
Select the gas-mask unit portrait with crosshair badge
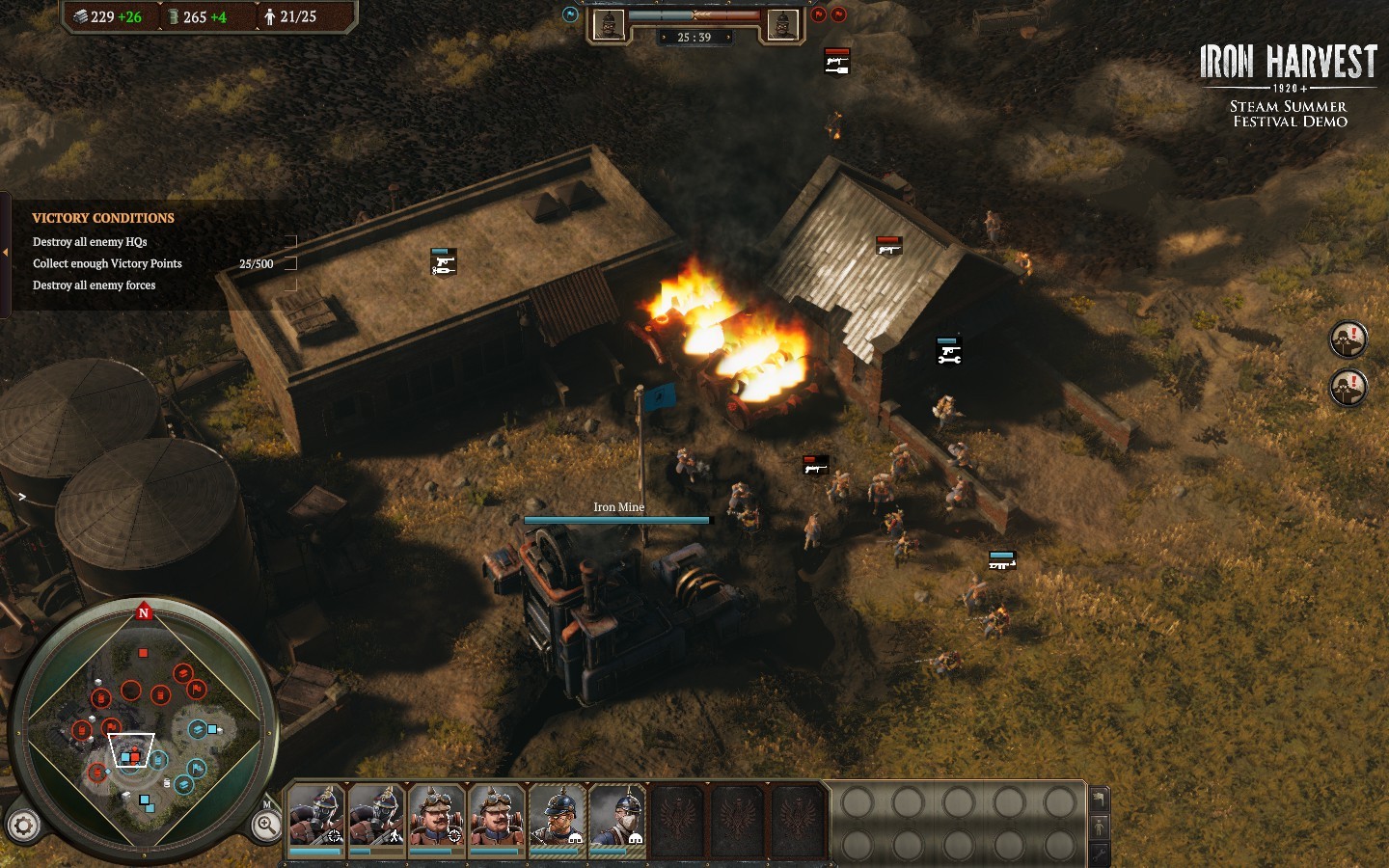click(x=316, y=817)
